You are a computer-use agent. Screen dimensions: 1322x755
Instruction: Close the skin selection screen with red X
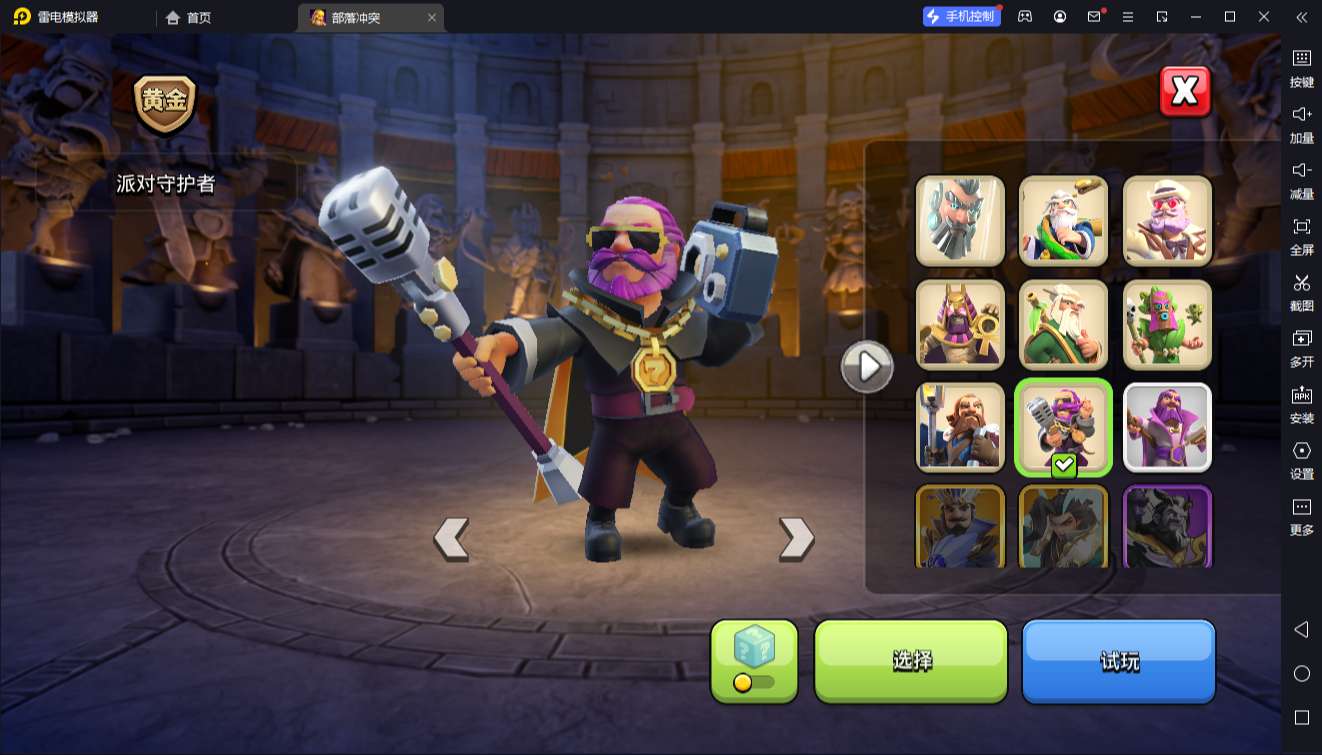(x=1185, y=92)
